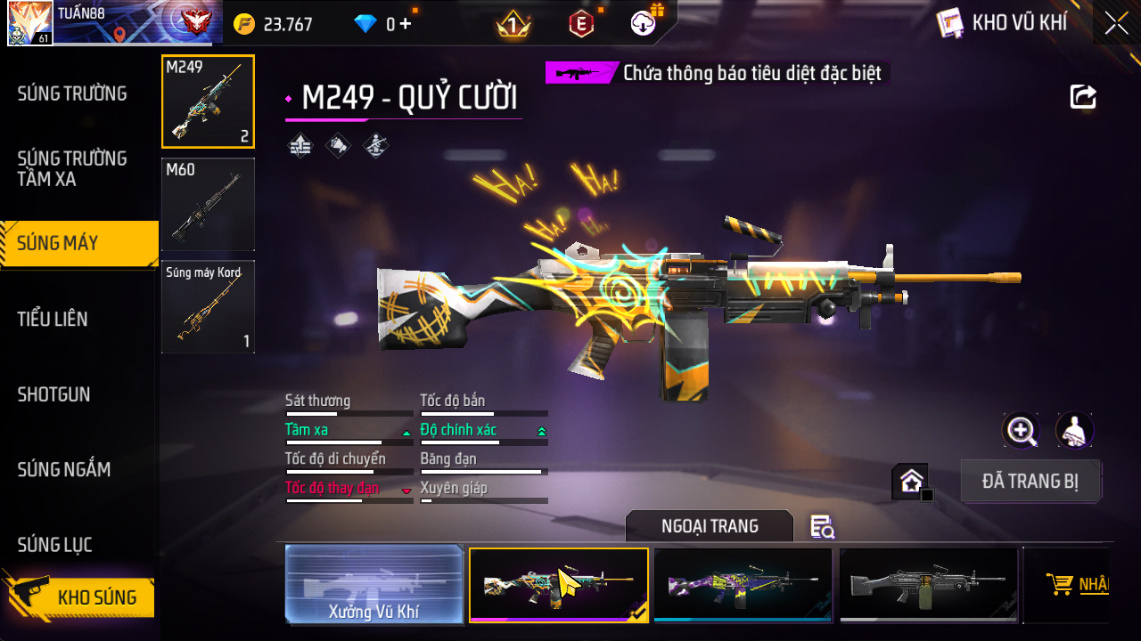
Task: Select the M249 weapon thumbnail
Action: tap(208, 101)
